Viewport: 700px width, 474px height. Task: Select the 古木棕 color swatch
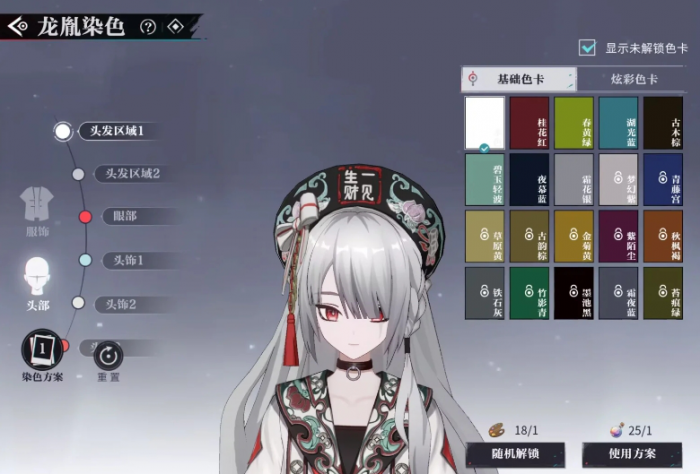tap(662, 122)
